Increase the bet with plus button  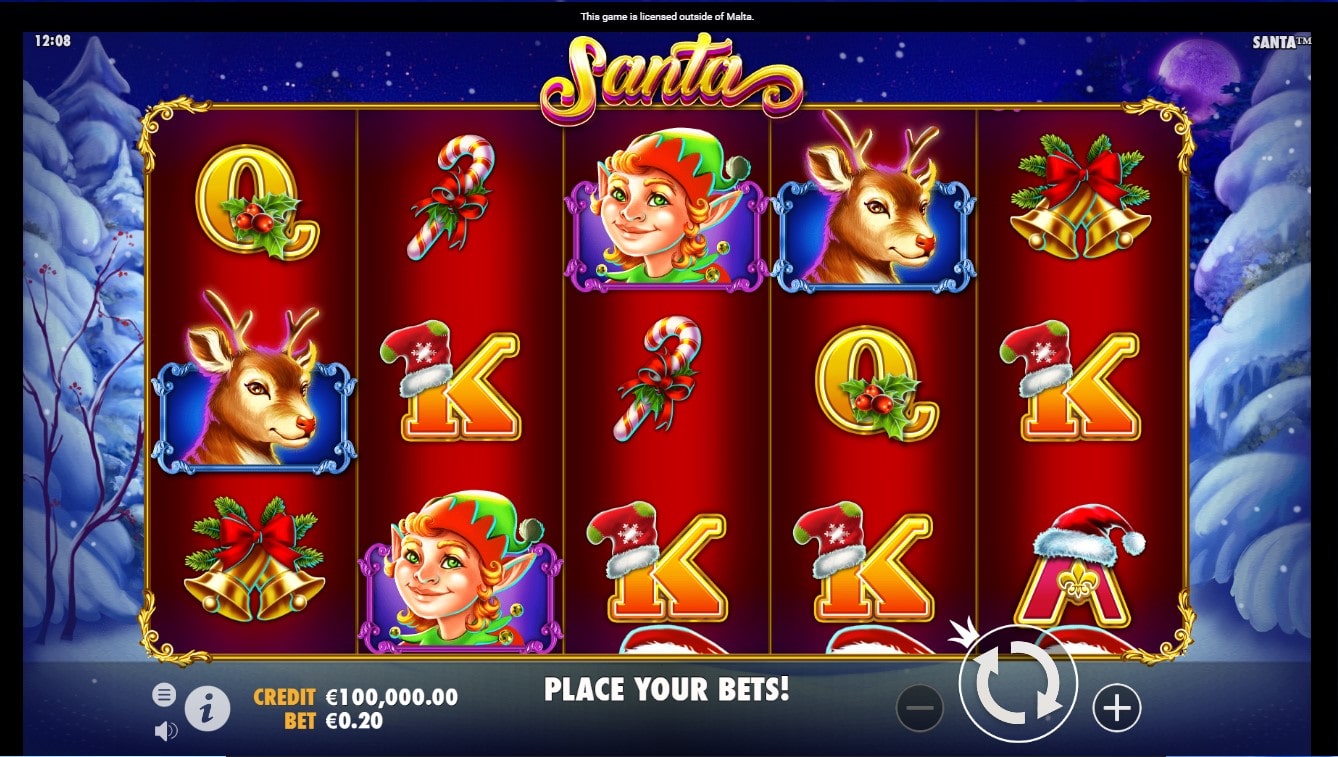[1117, 705]
